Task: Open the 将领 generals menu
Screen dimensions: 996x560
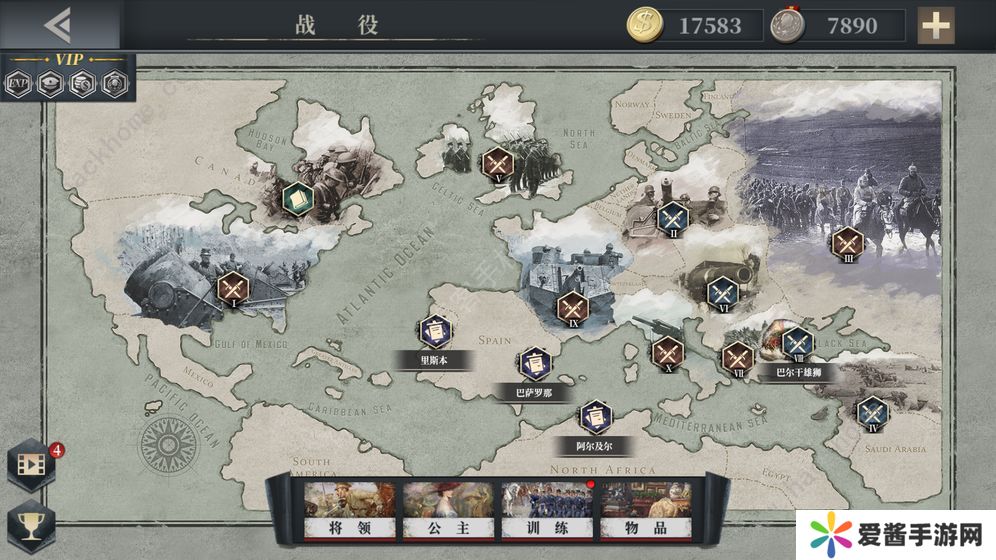Action: coord(350,510)
